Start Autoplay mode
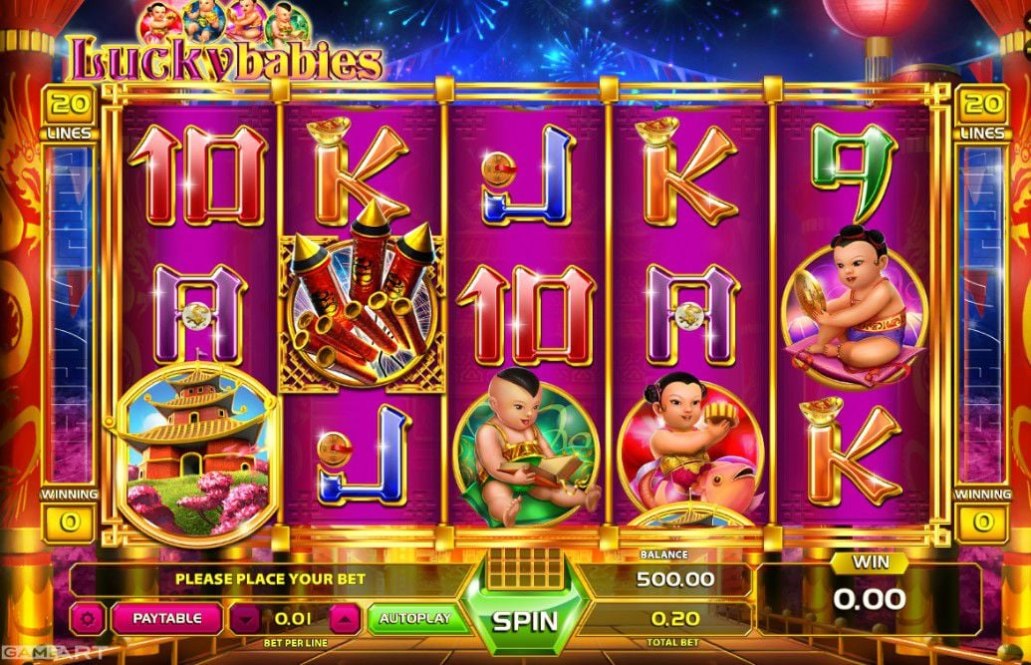1031x665 pixels. click(x=413, y=618)
